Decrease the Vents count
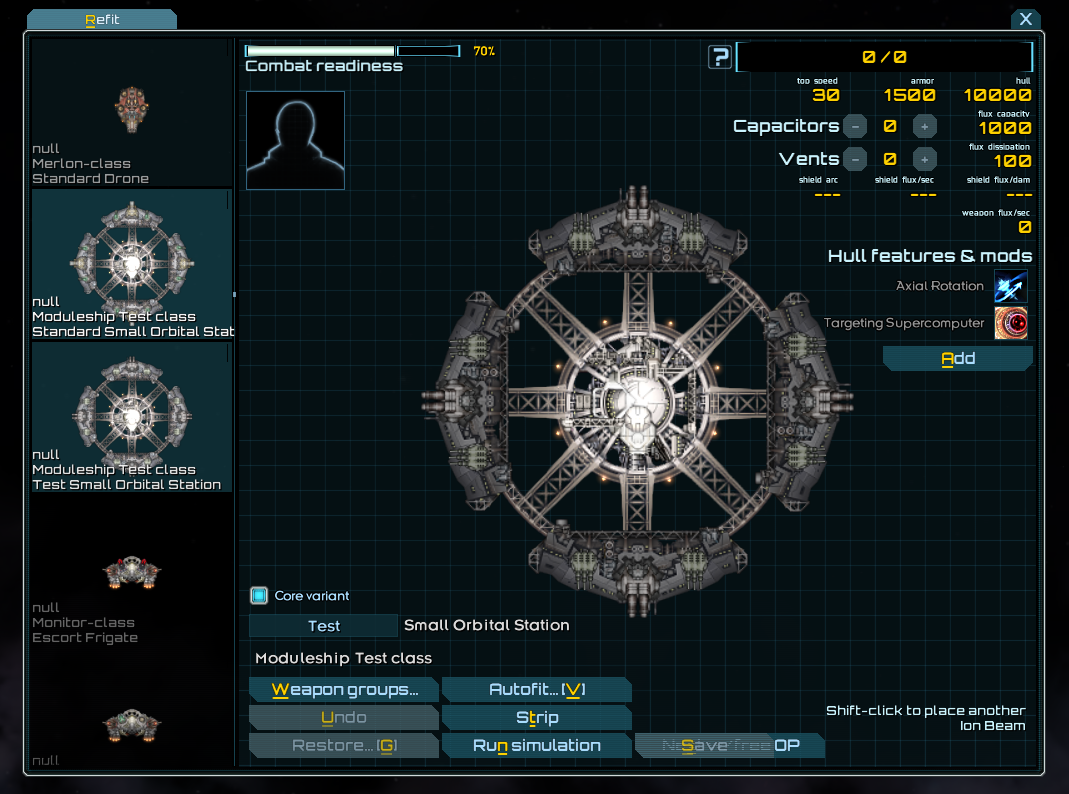1069x794 pixels. pos(855,158)
